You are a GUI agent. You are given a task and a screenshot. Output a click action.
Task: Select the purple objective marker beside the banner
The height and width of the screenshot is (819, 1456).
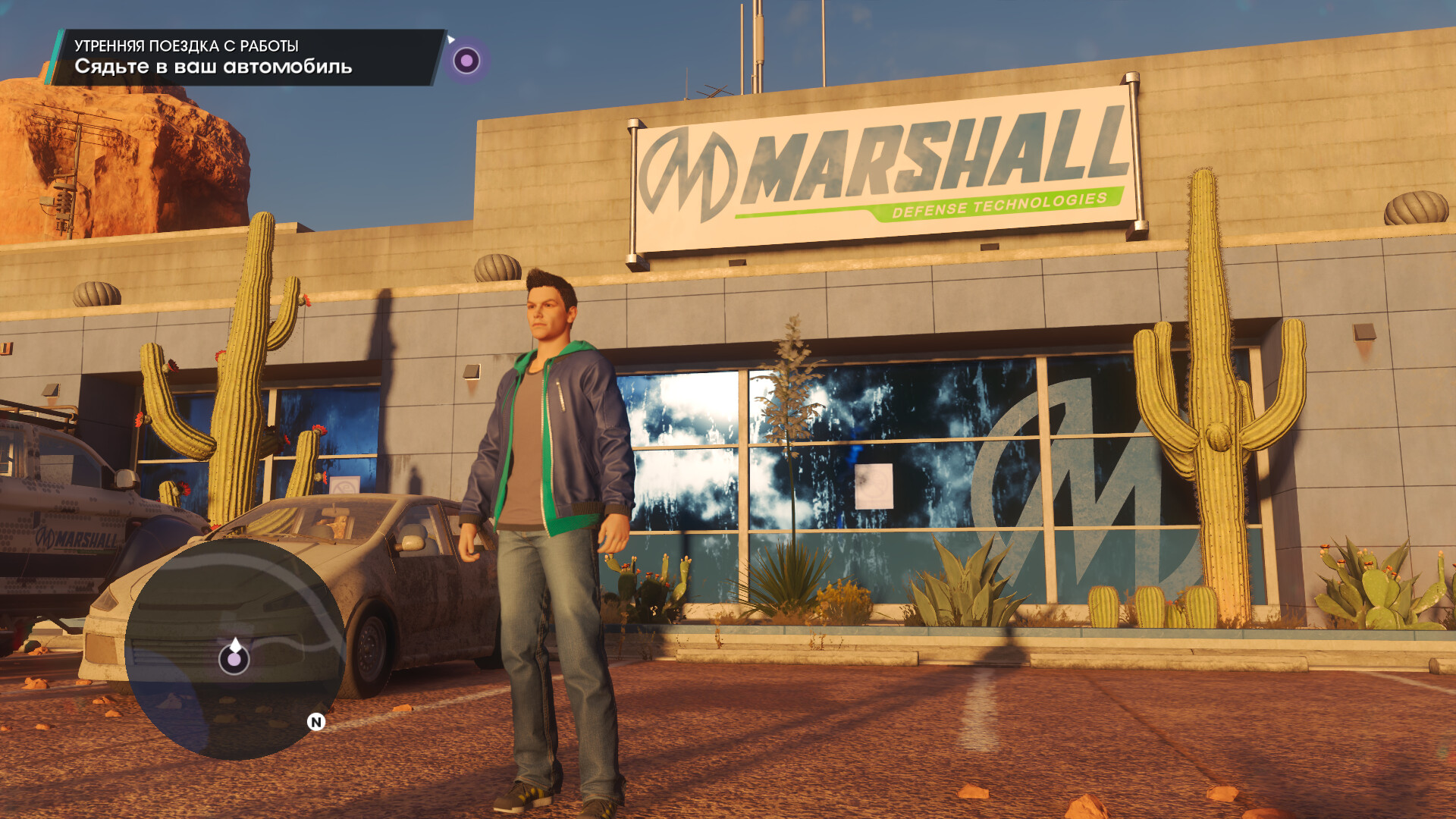(x=466, y=60)
